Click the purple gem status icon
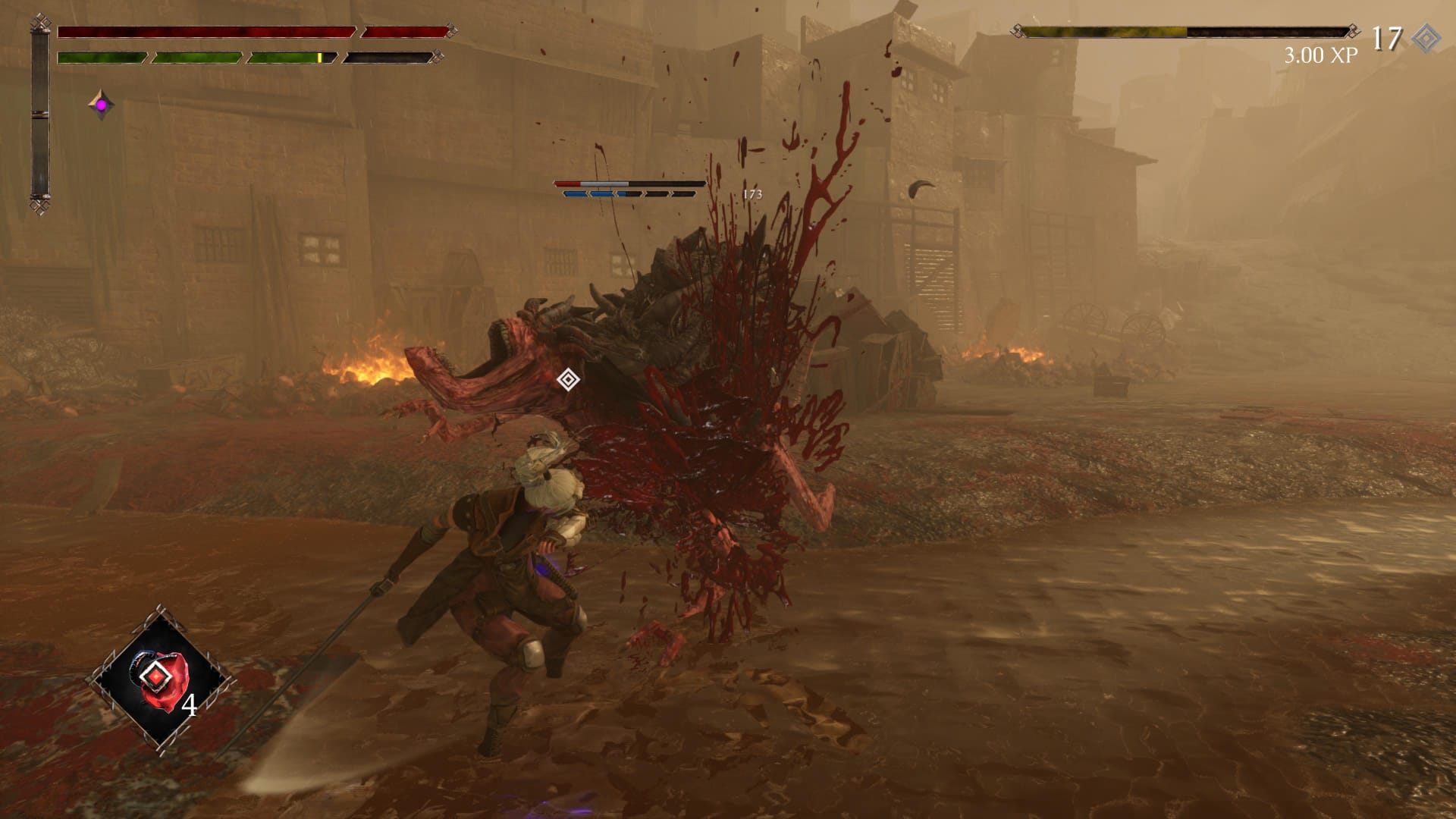The width and height of the screenshot is (1456, 819). click(101, 105)
